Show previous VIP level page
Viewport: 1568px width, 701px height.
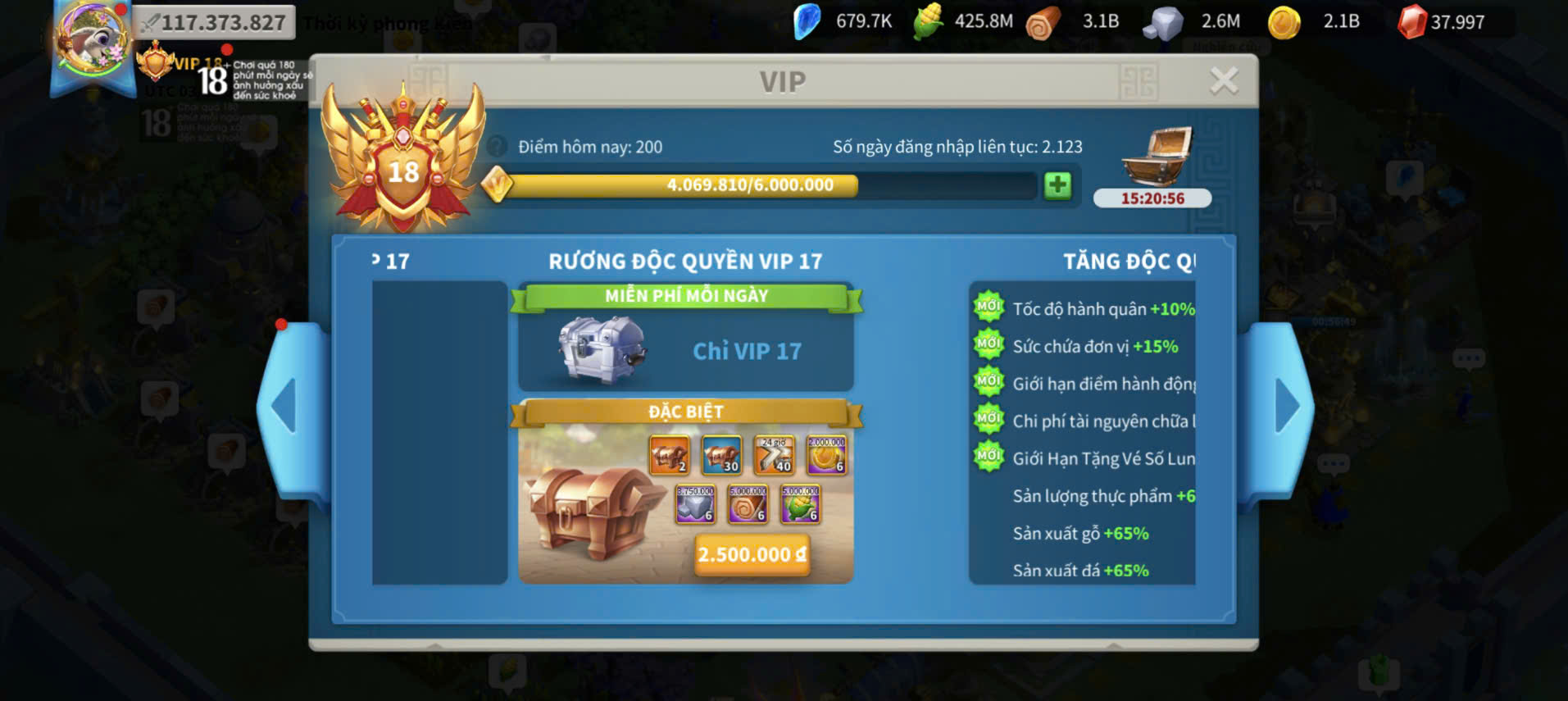coord(286,407)
